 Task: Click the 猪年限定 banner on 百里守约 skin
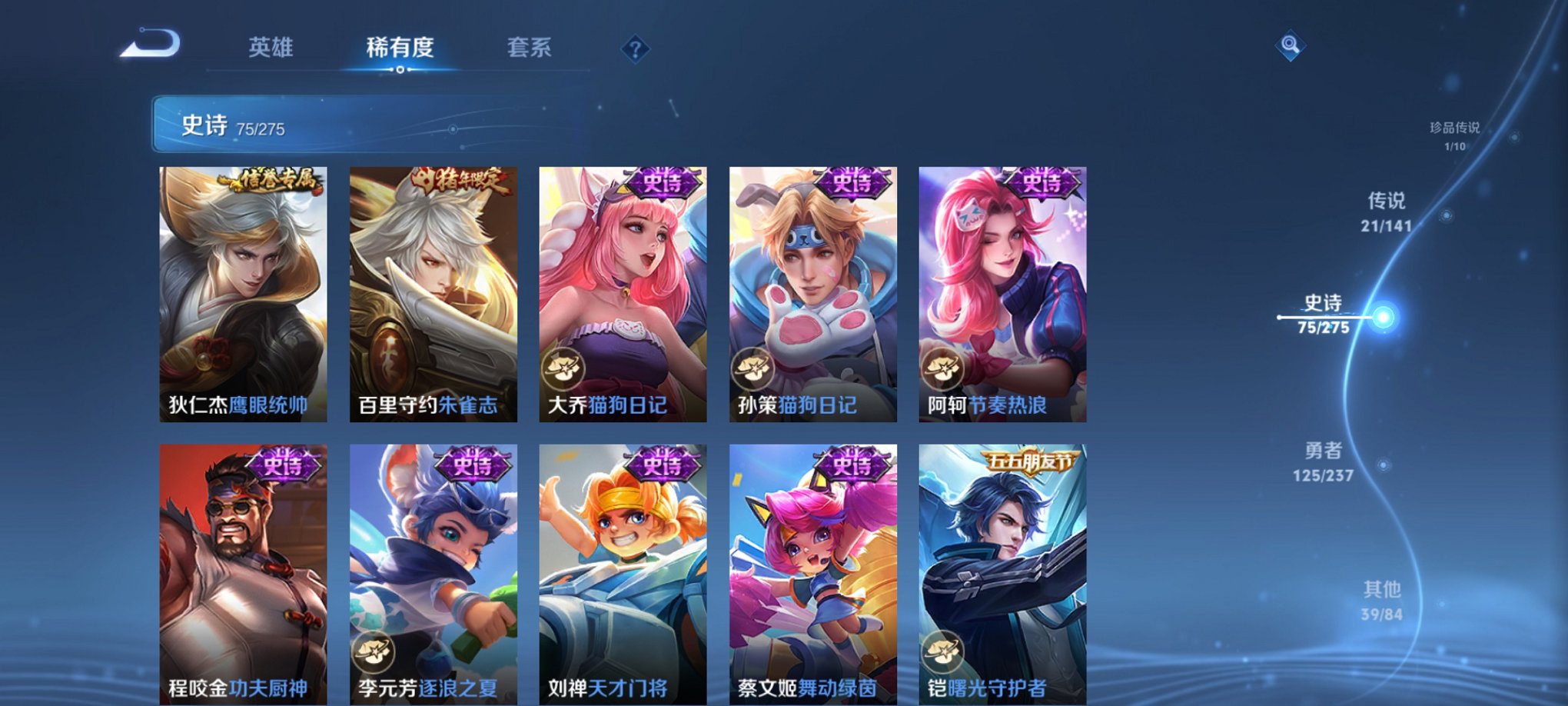pos(459,178)
